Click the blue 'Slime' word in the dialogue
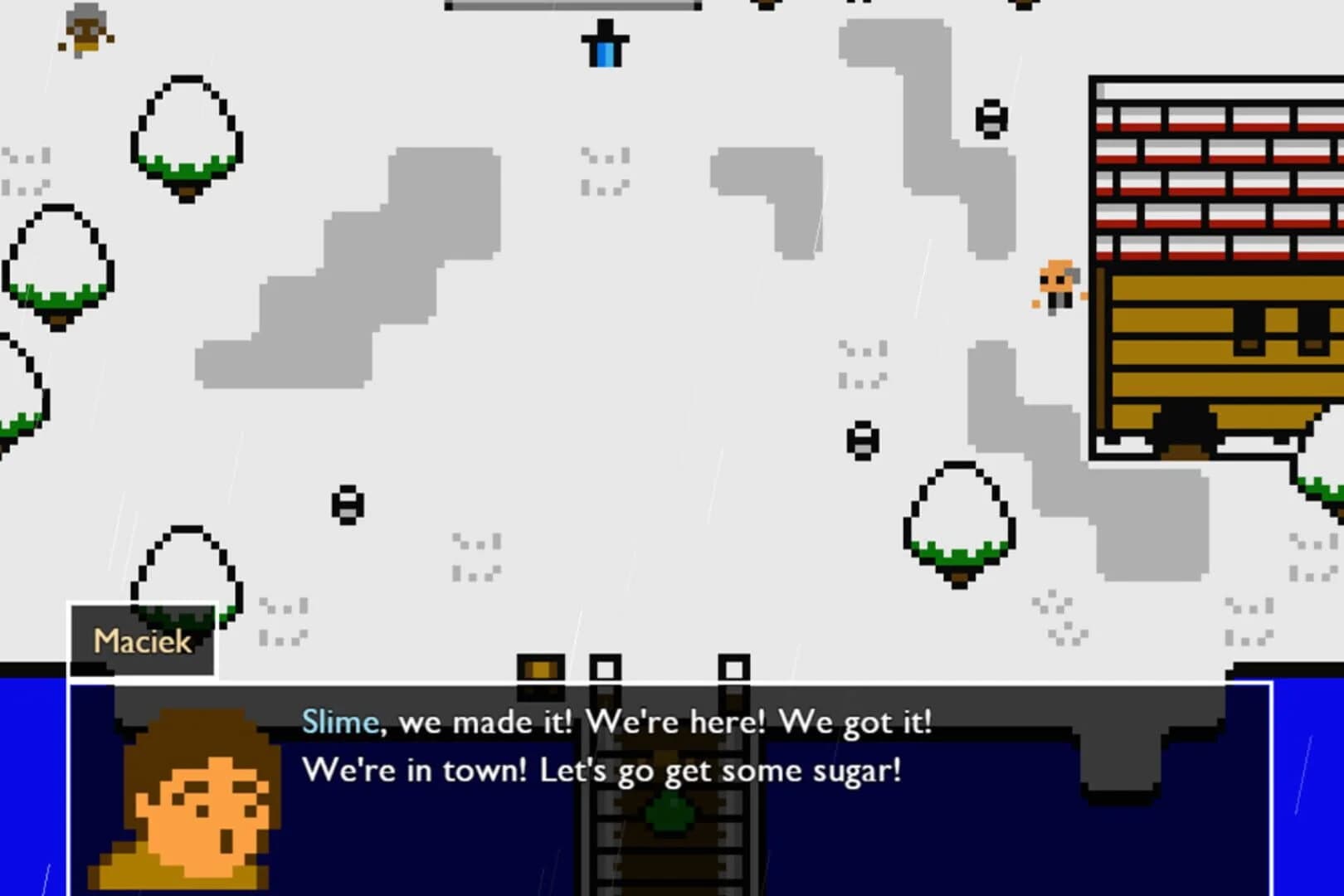The height and width of the screenshot is (896, 1344). click(x=335, y=722)
